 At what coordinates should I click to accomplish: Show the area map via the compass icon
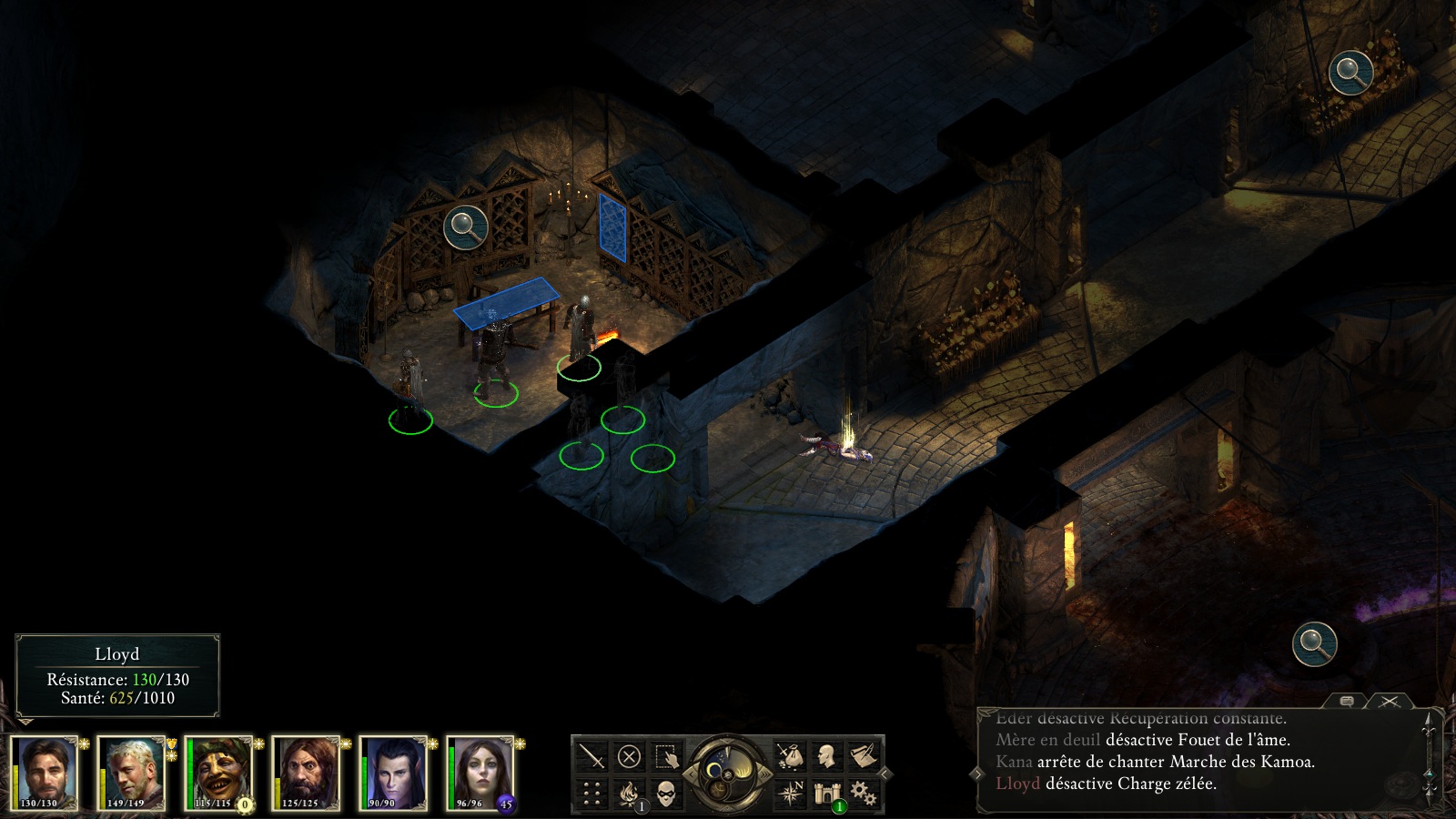pos(790,794)
